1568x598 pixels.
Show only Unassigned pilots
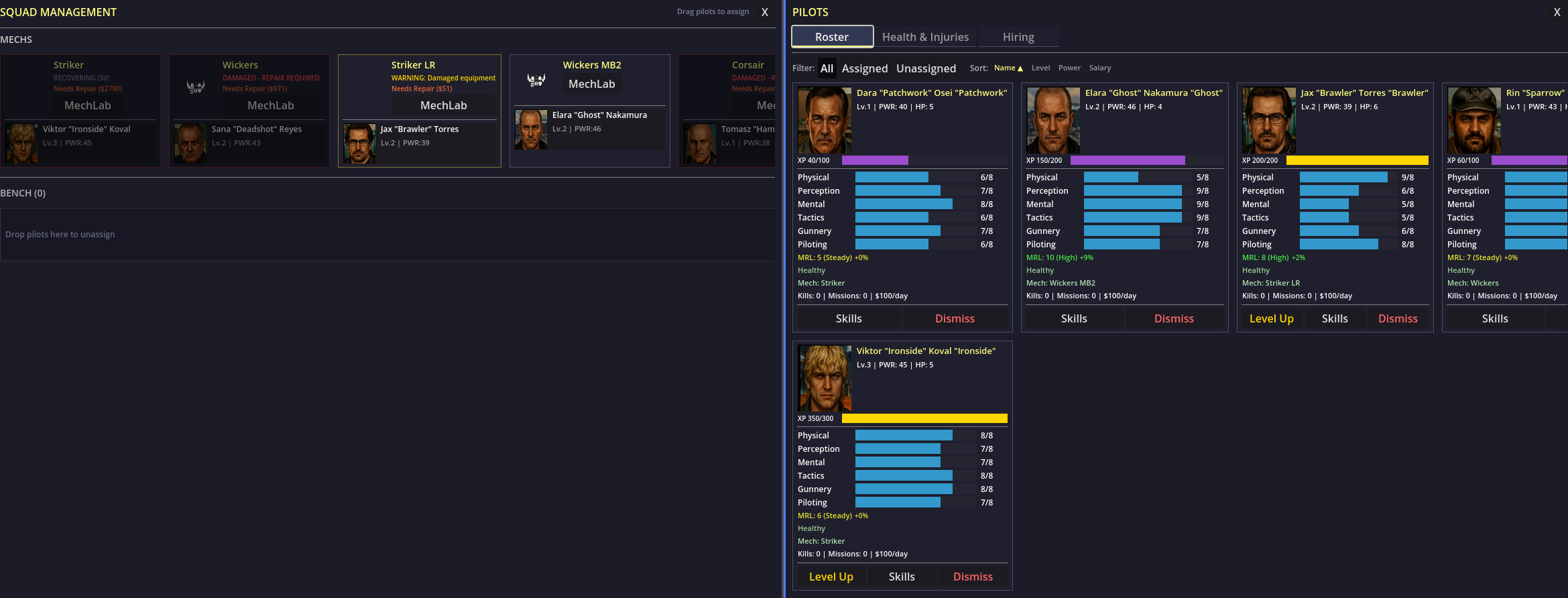point(926,68)
